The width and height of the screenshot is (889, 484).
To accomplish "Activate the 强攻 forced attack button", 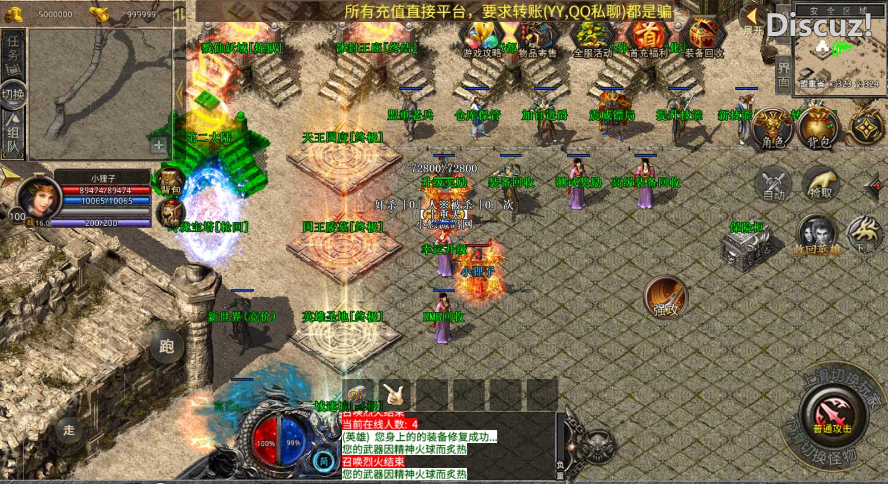I will [666, 297].
